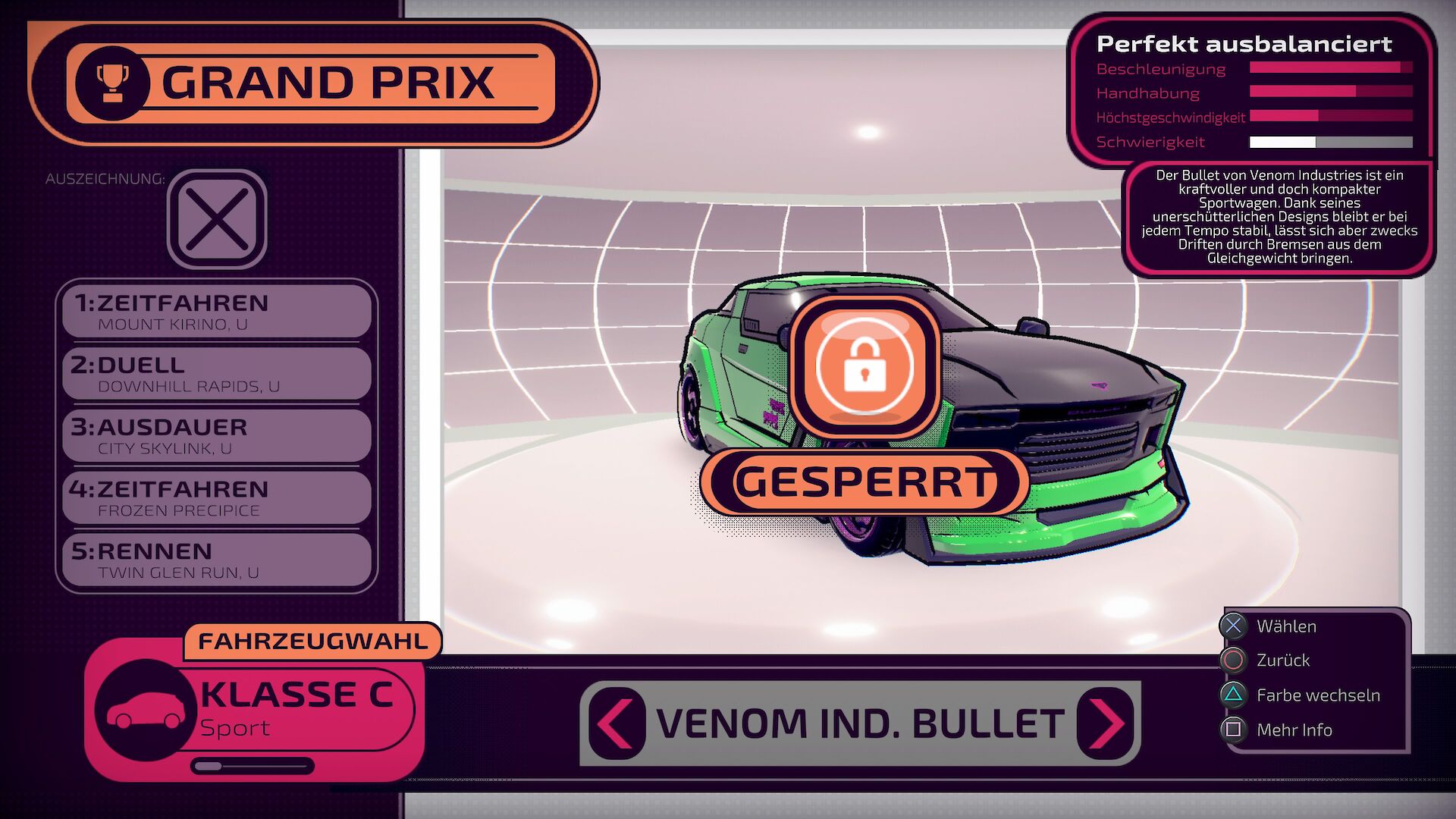
Task: Click the Grand Prix trophy header
Action: (311, 83)
